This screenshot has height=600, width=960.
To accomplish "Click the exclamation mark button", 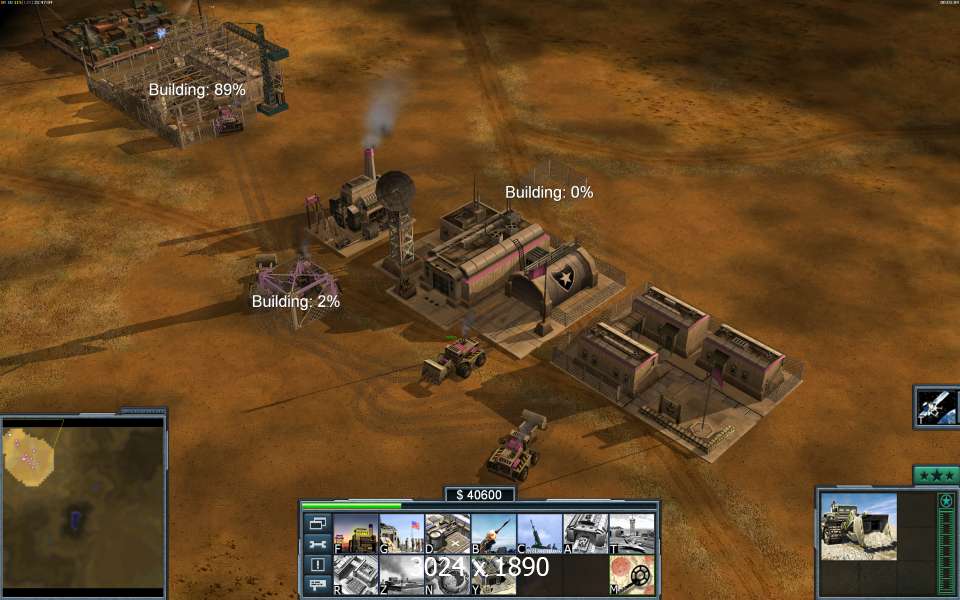I will [x=318, y=565].
